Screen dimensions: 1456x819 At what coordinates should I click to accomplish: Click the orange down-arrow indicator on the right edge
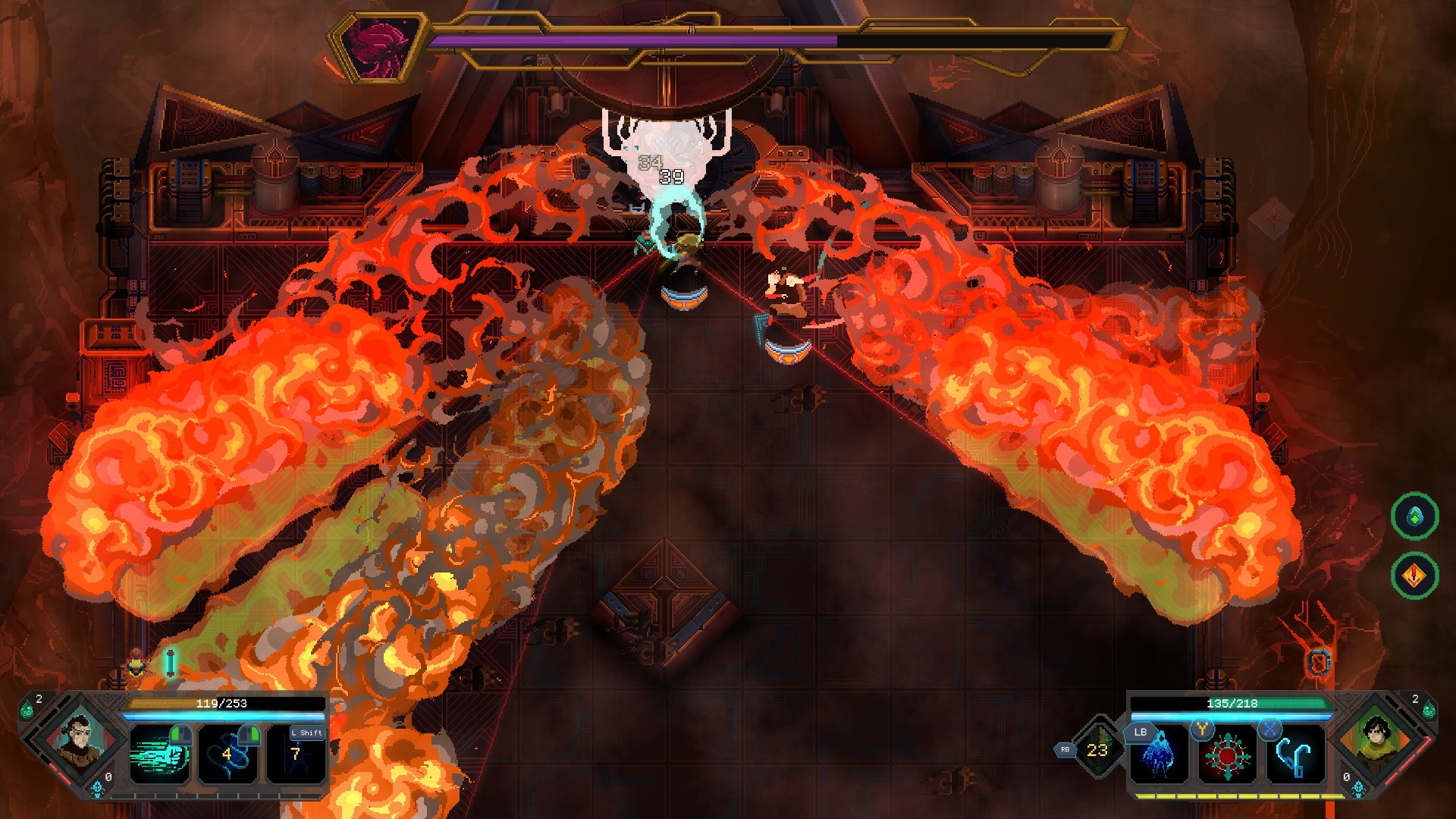tap(1414, 575)
